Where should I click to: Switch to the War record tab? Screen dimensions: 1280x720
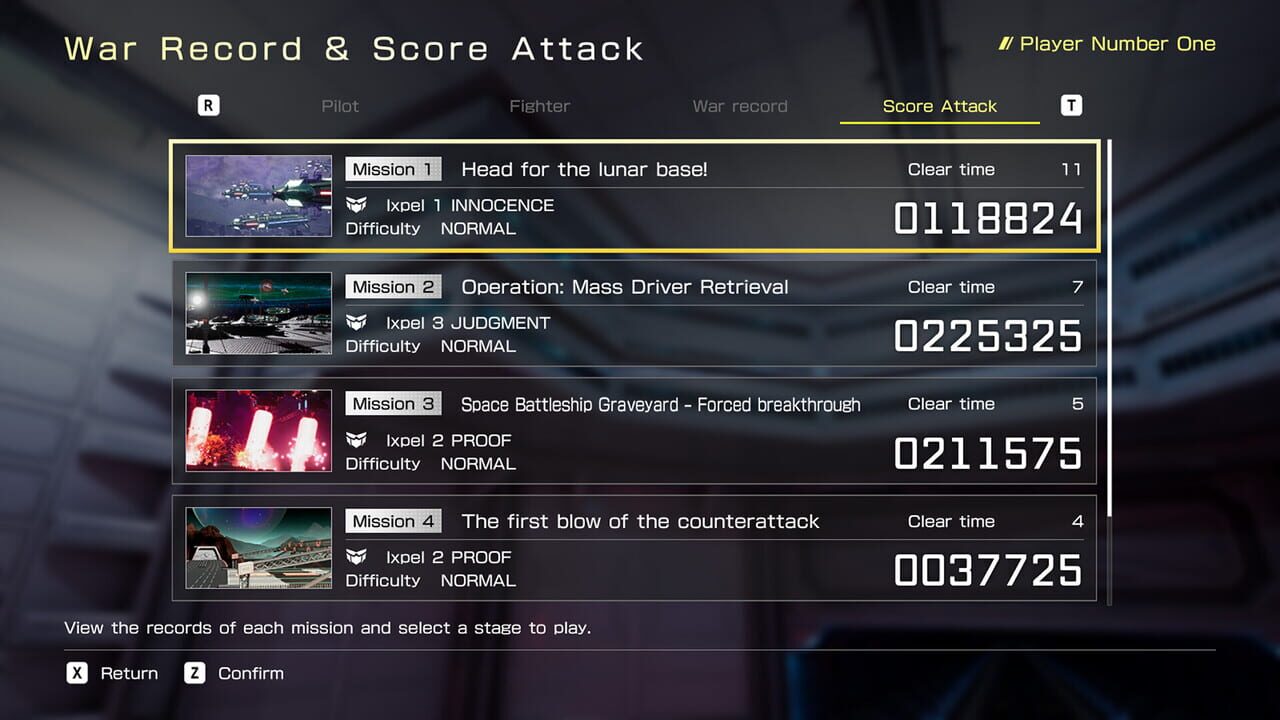tap(740, 106)
